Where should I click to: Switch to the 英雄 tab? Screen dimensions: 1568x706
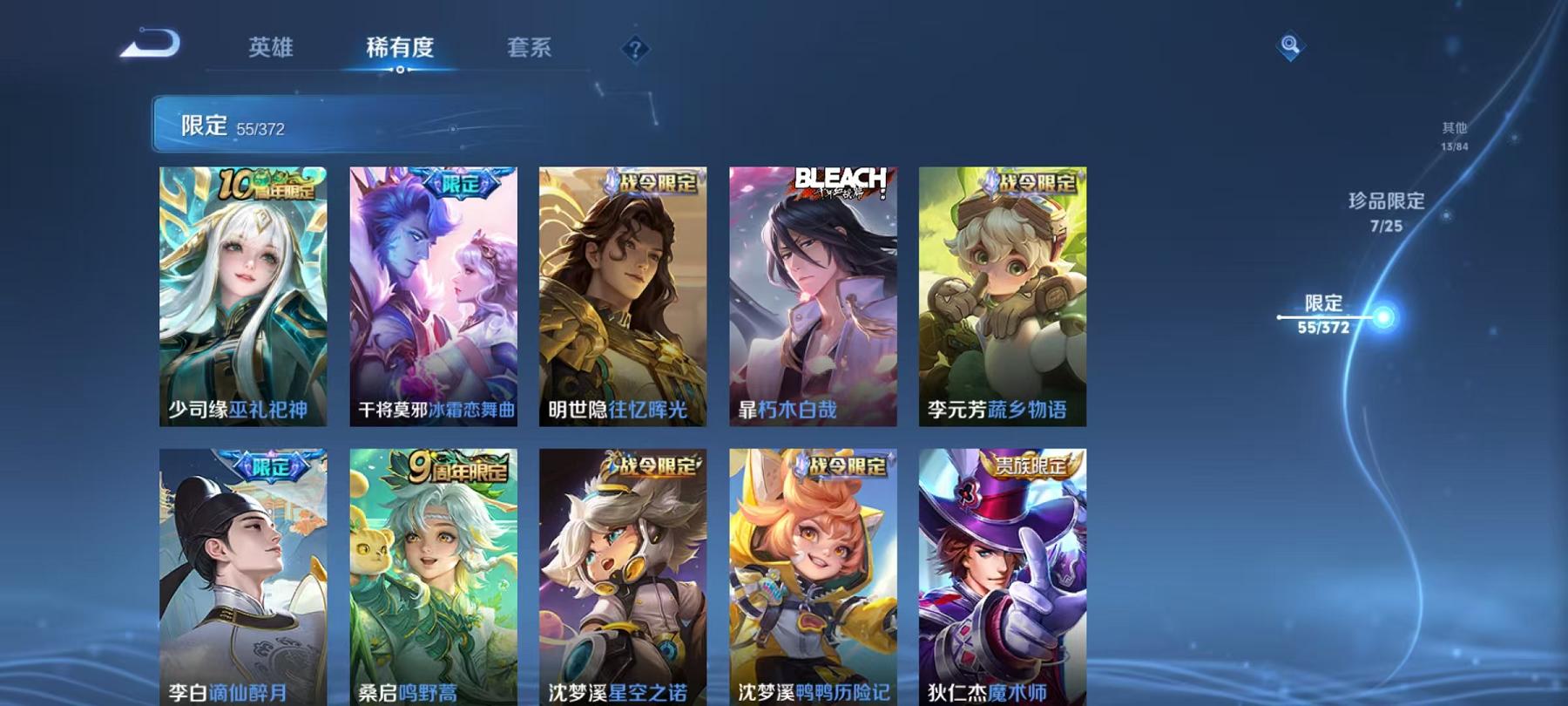[270, 49]
